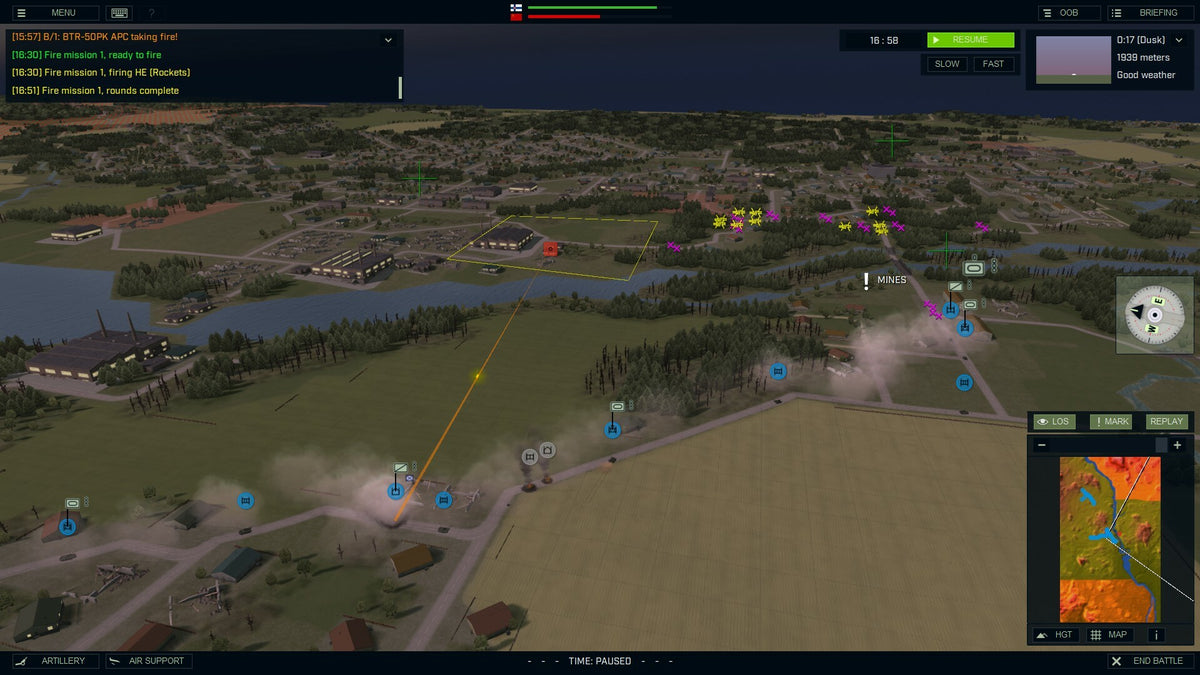1200x675 pixels.
Task: Set game speed to SLOW
Action: [x=946, y=64]
